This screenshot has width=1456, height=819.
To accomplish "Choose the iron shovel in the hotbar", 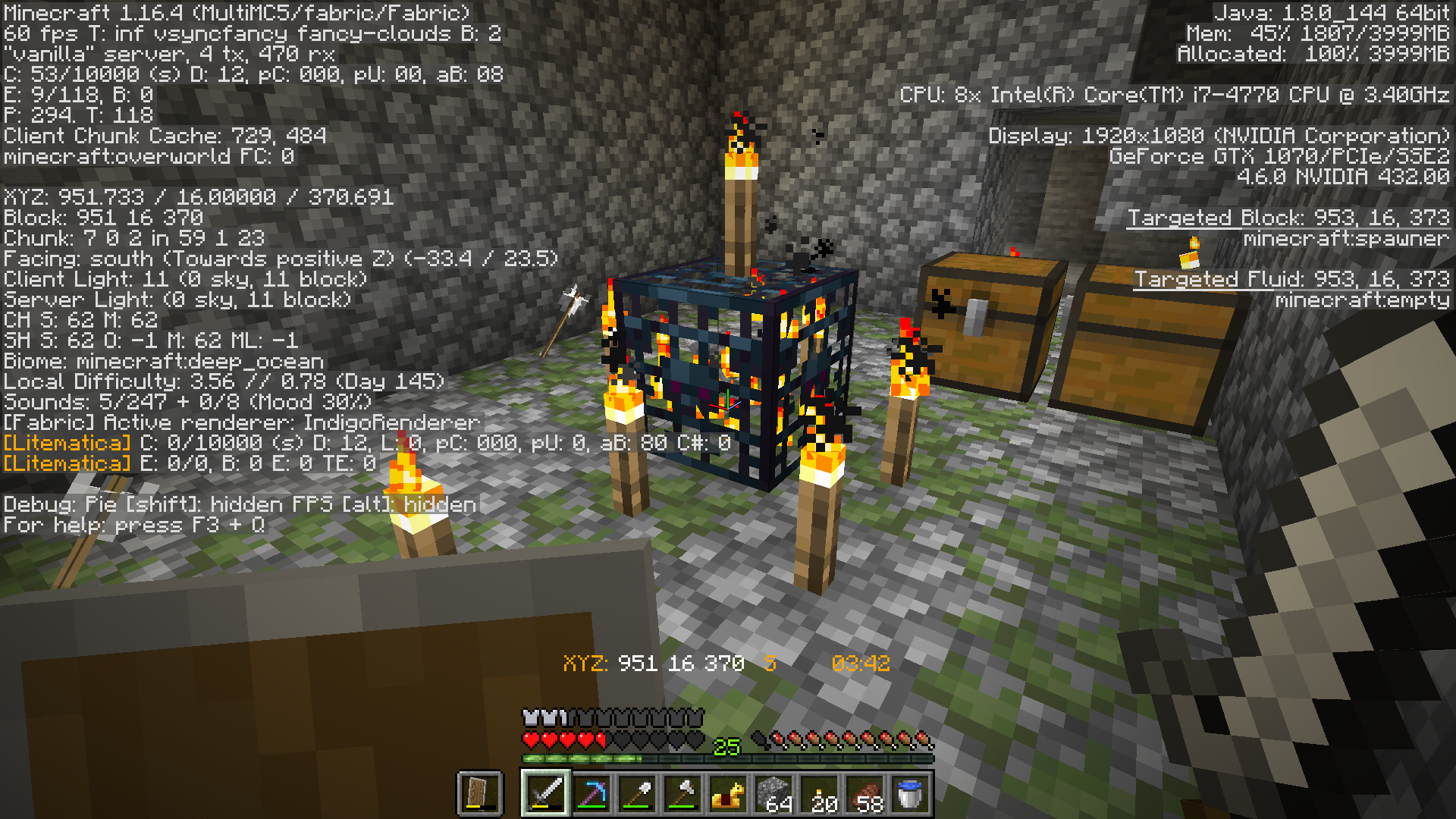I will click(x=636, y=793).
